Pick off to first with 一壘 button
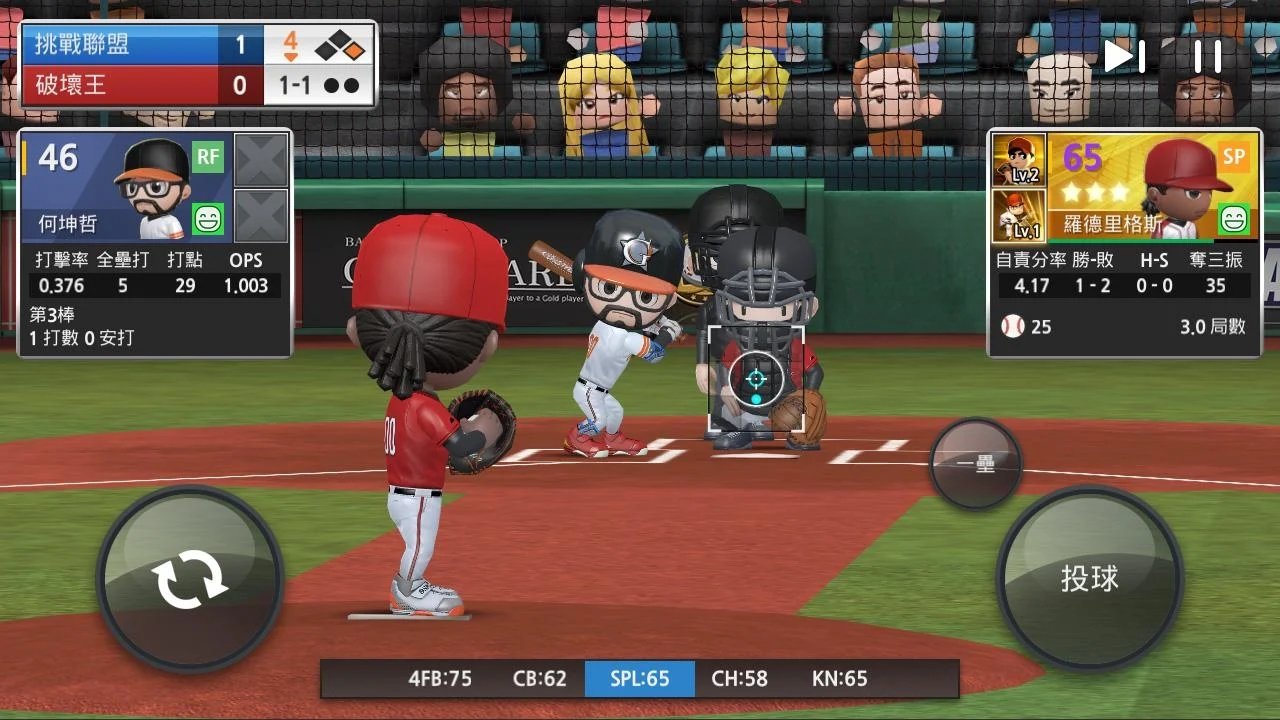 tap(975, 464)
